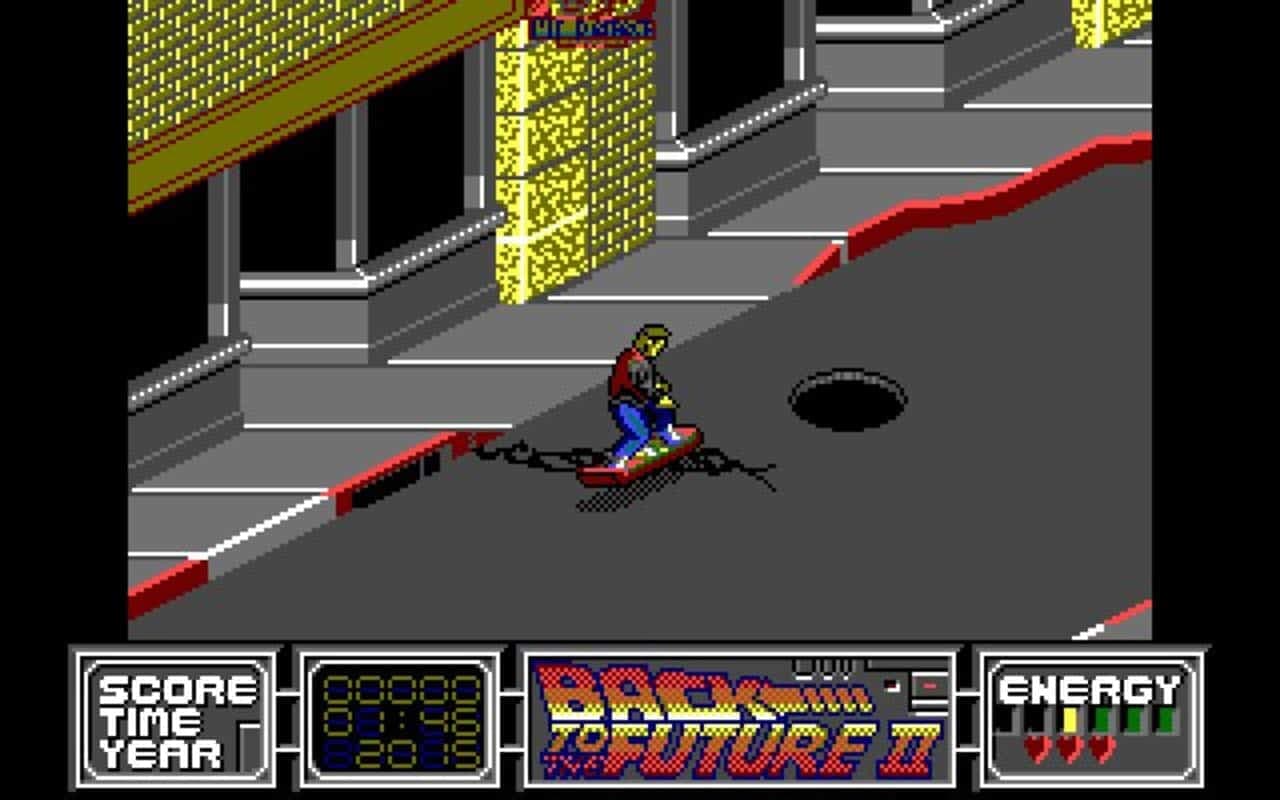1280x800 pixels.
Task: Open the ENERGY panel header
Action: point(1087,688)
